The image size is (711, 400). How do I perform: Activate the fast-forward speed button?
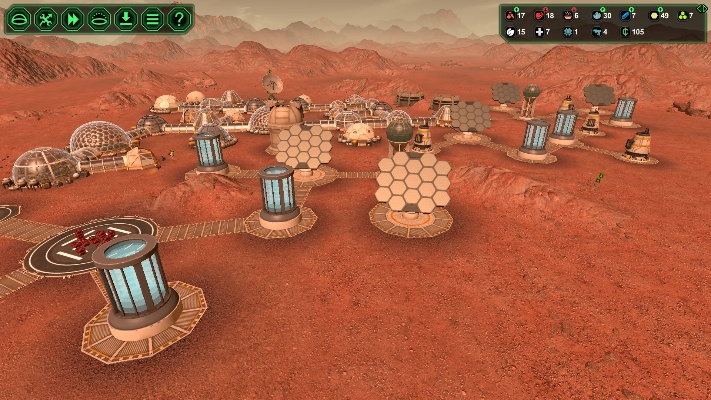pos(72,18)
